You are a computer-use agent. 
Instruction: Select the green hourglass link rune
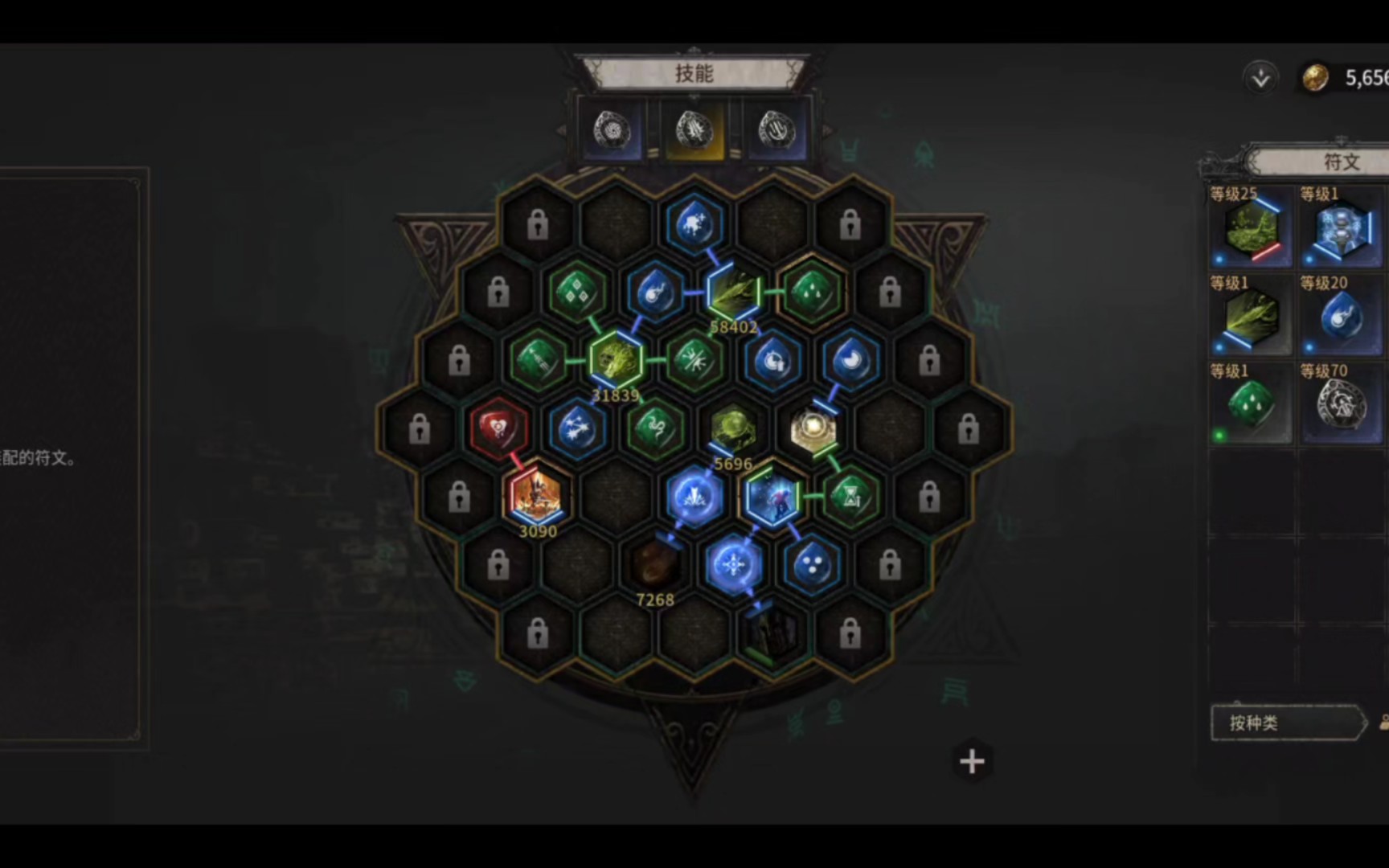pos(850,497)
